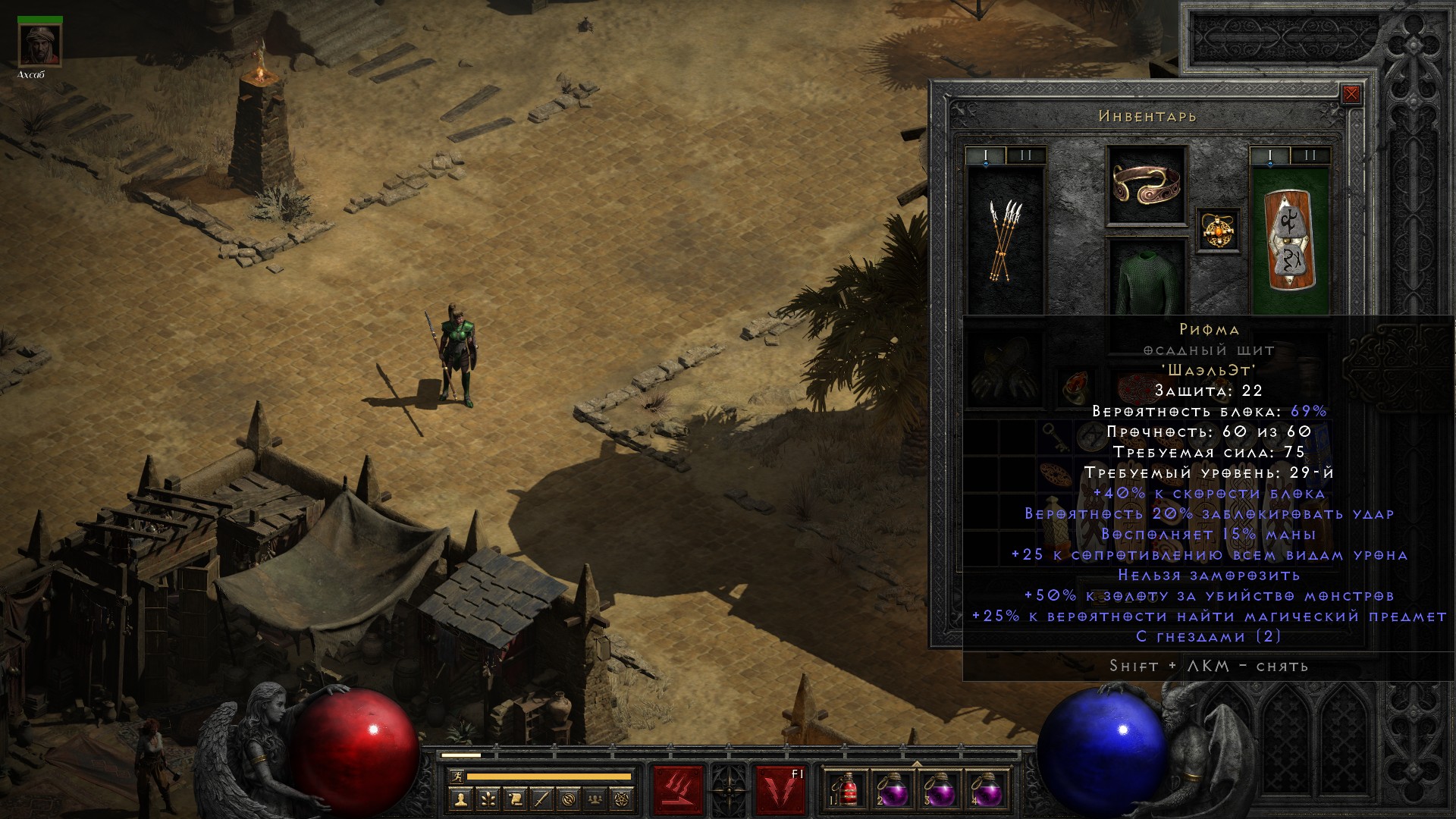Screen dimensions: 1456x819
Task: Choose the F1 lightning right-click skill
Action: [780, 789]
